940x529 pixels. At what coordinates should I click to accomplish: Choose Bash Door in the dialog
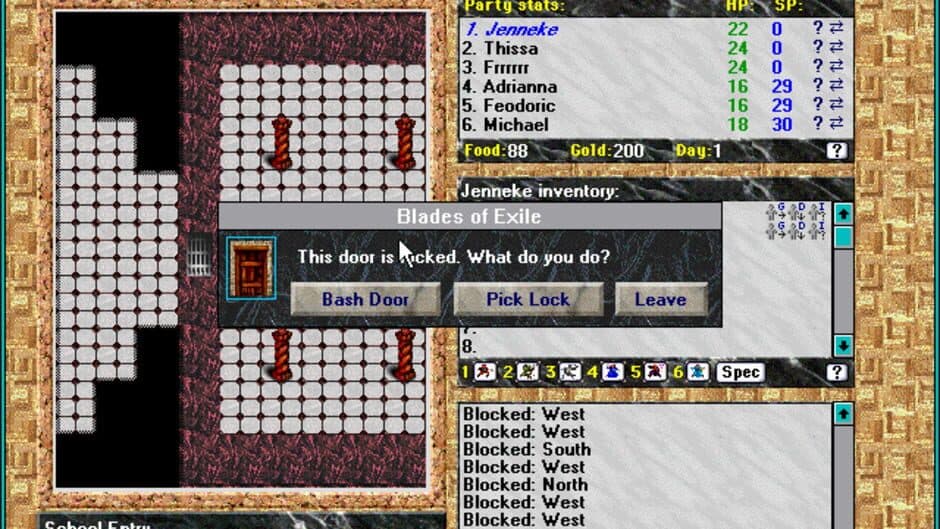tap(365, 299)
